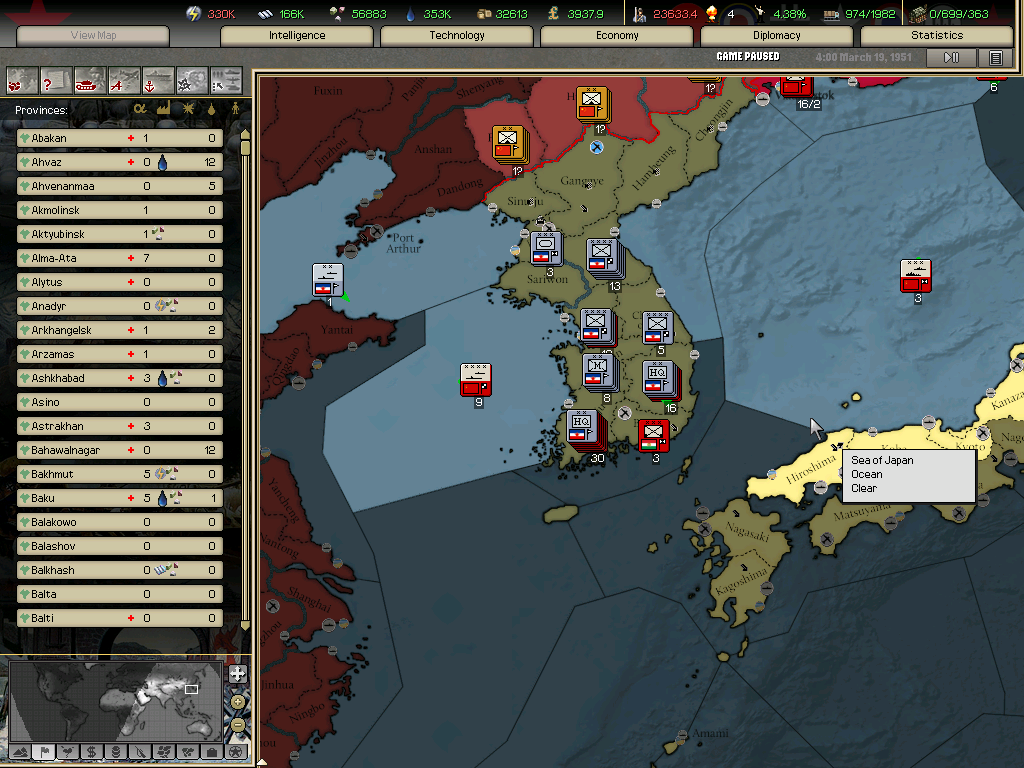Switch to the Technology screen
Image resolution: width=1024 pixels, height=768 pixels.
[457, 35]
